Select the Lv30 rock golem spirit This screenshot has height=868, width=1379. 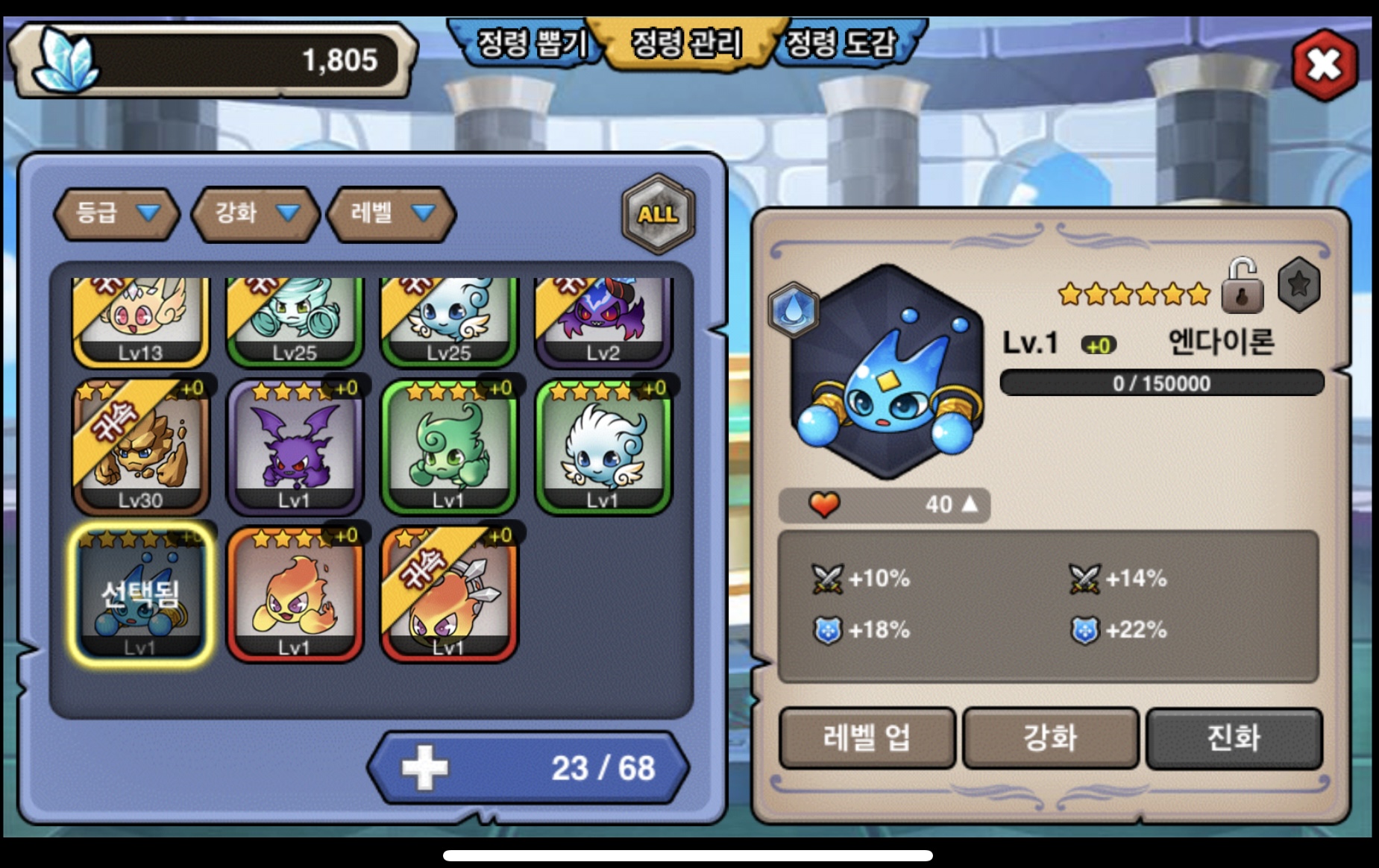click(x=141, y=447)
